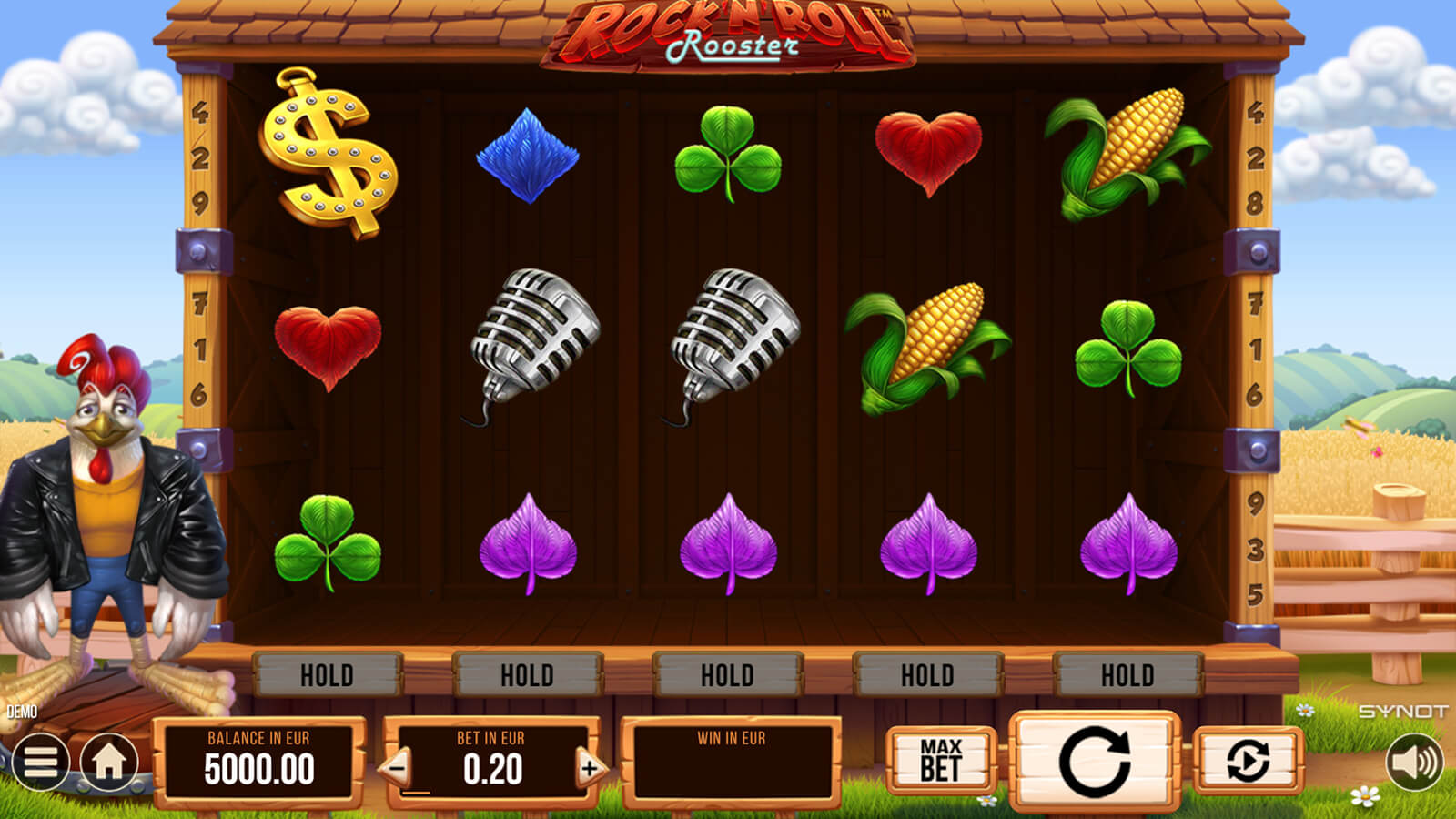Viewport: 1456px width, 819px height.
Task: Toggle the sound speaker icon
Action: click(x=1413, y=761)
